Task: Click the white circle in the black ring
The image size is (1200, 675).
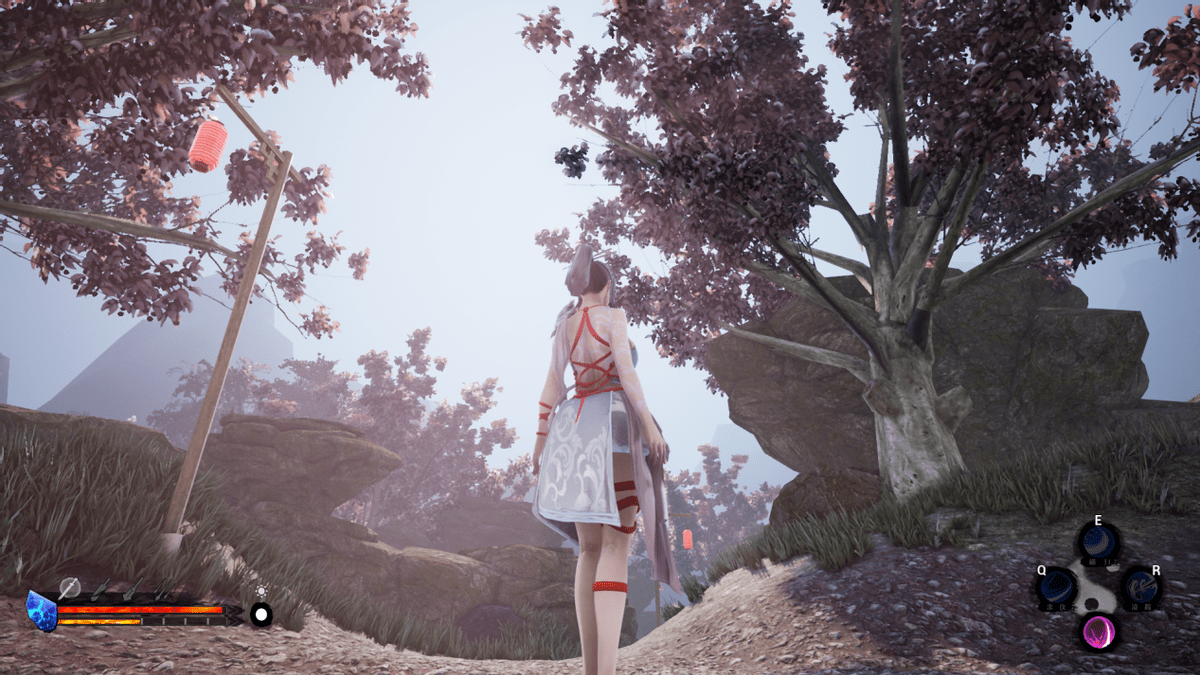Action: pos(261,614)
